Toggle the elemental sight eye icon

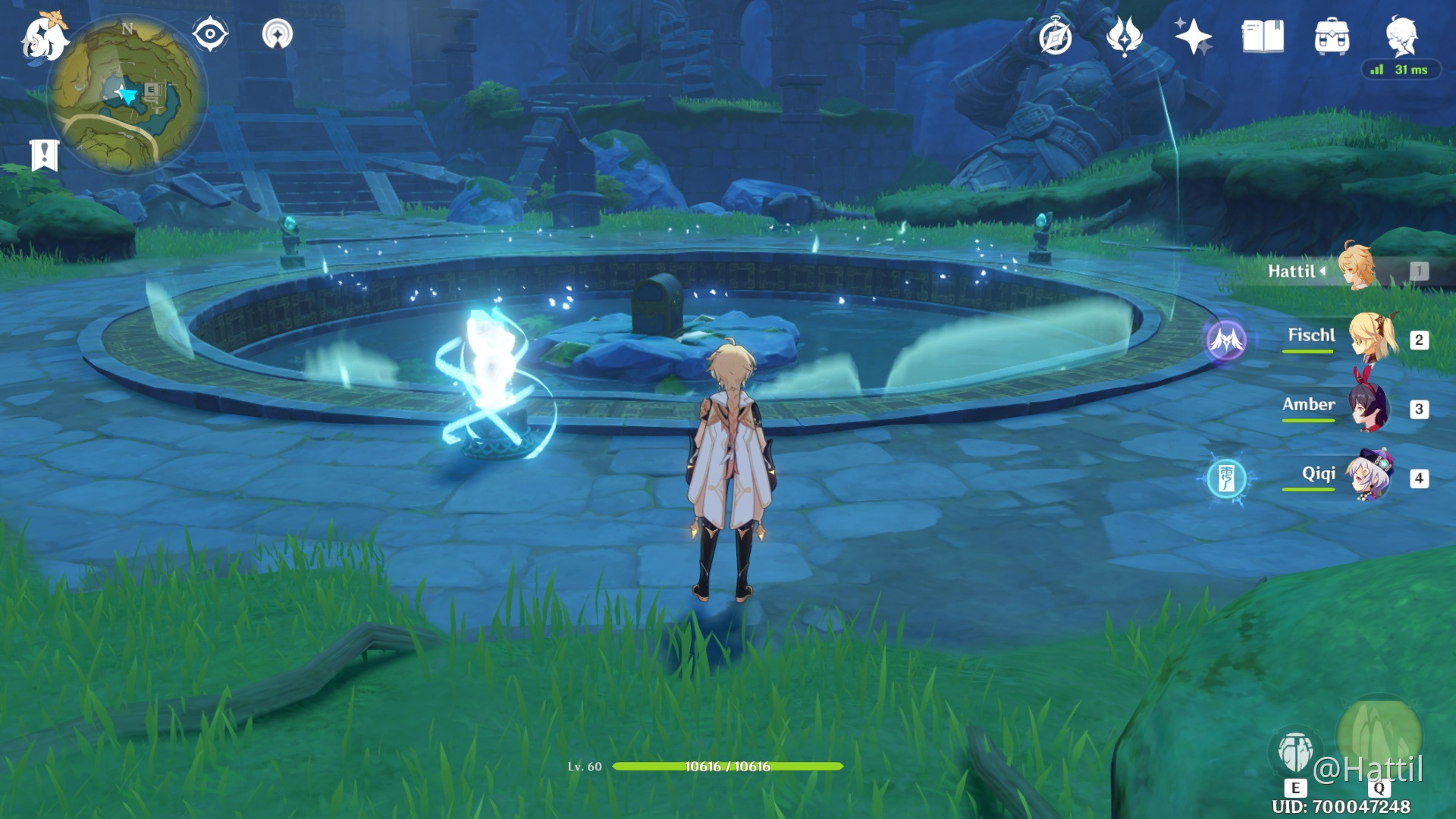[210, 34]
